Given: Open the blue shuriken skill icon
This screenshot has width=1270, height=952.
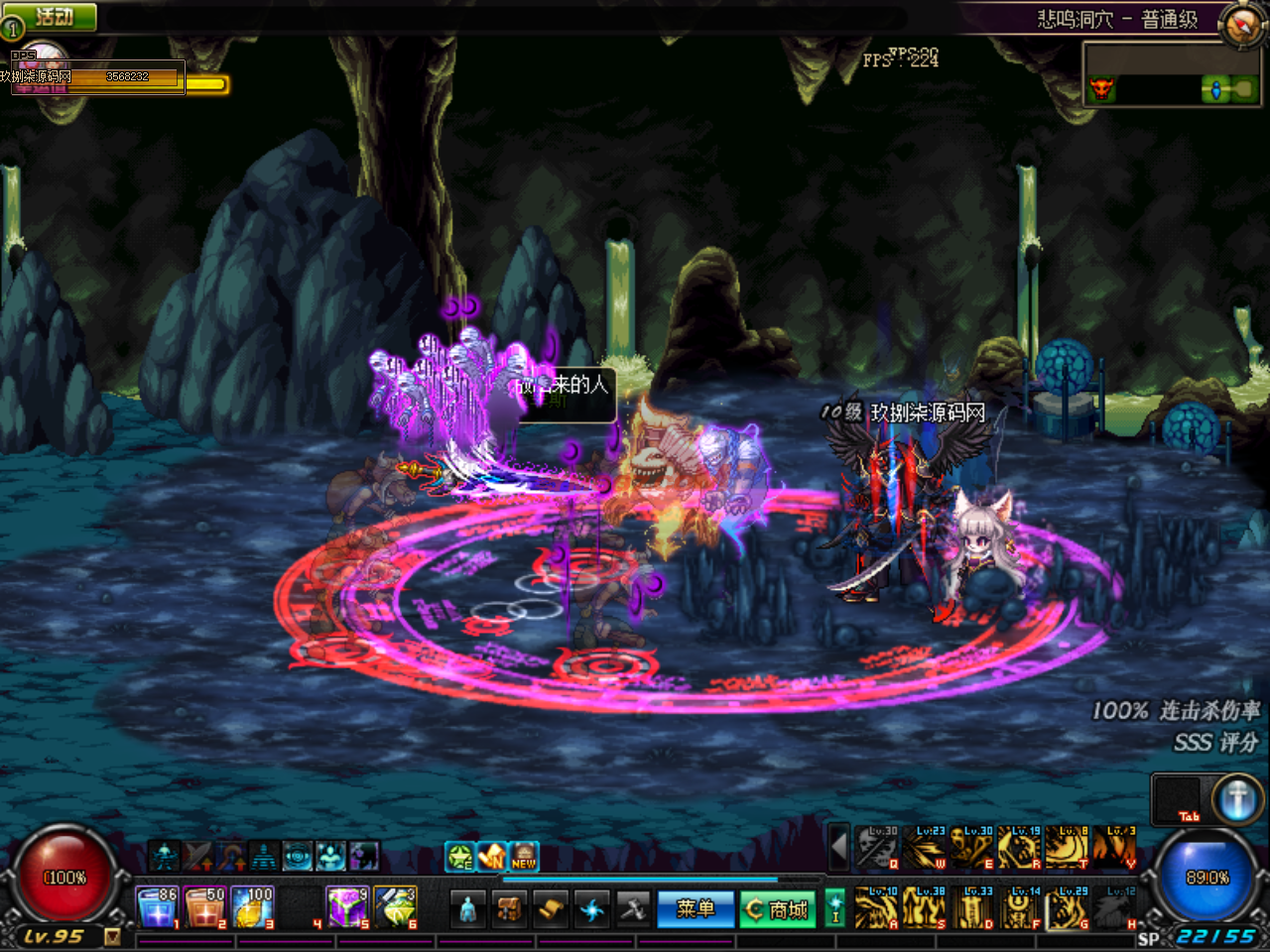Looking at the screenshot, I should click(592, 908).
